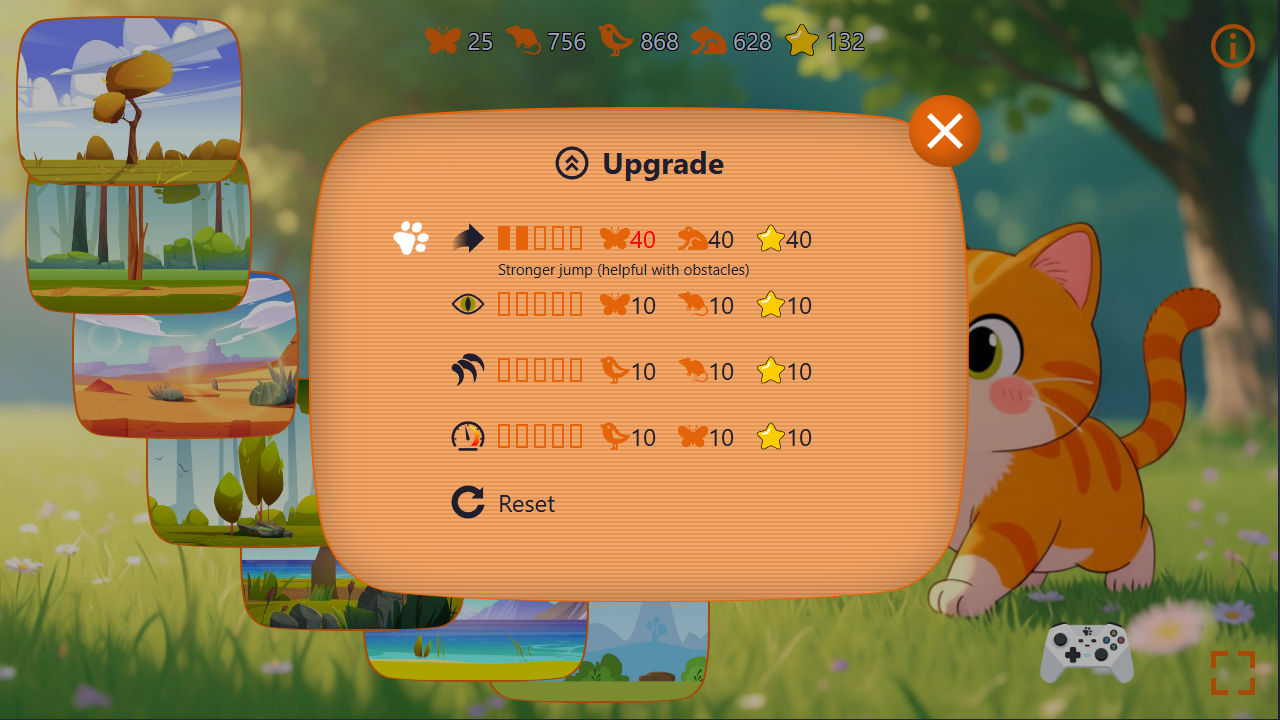Open the gamepad controller settings icon

point(1086,651)
